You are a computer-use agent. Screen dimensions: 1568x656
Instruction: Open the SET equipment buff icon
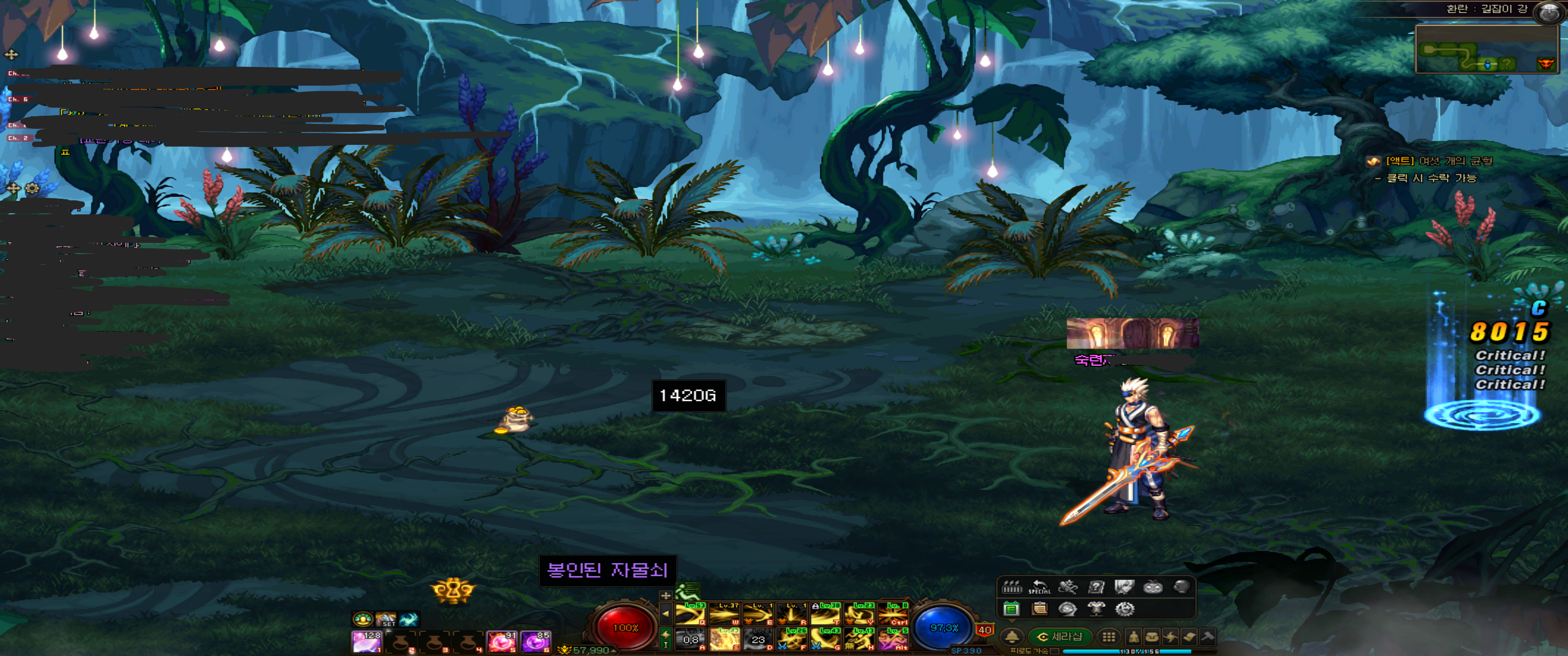(x=386, y=620)
